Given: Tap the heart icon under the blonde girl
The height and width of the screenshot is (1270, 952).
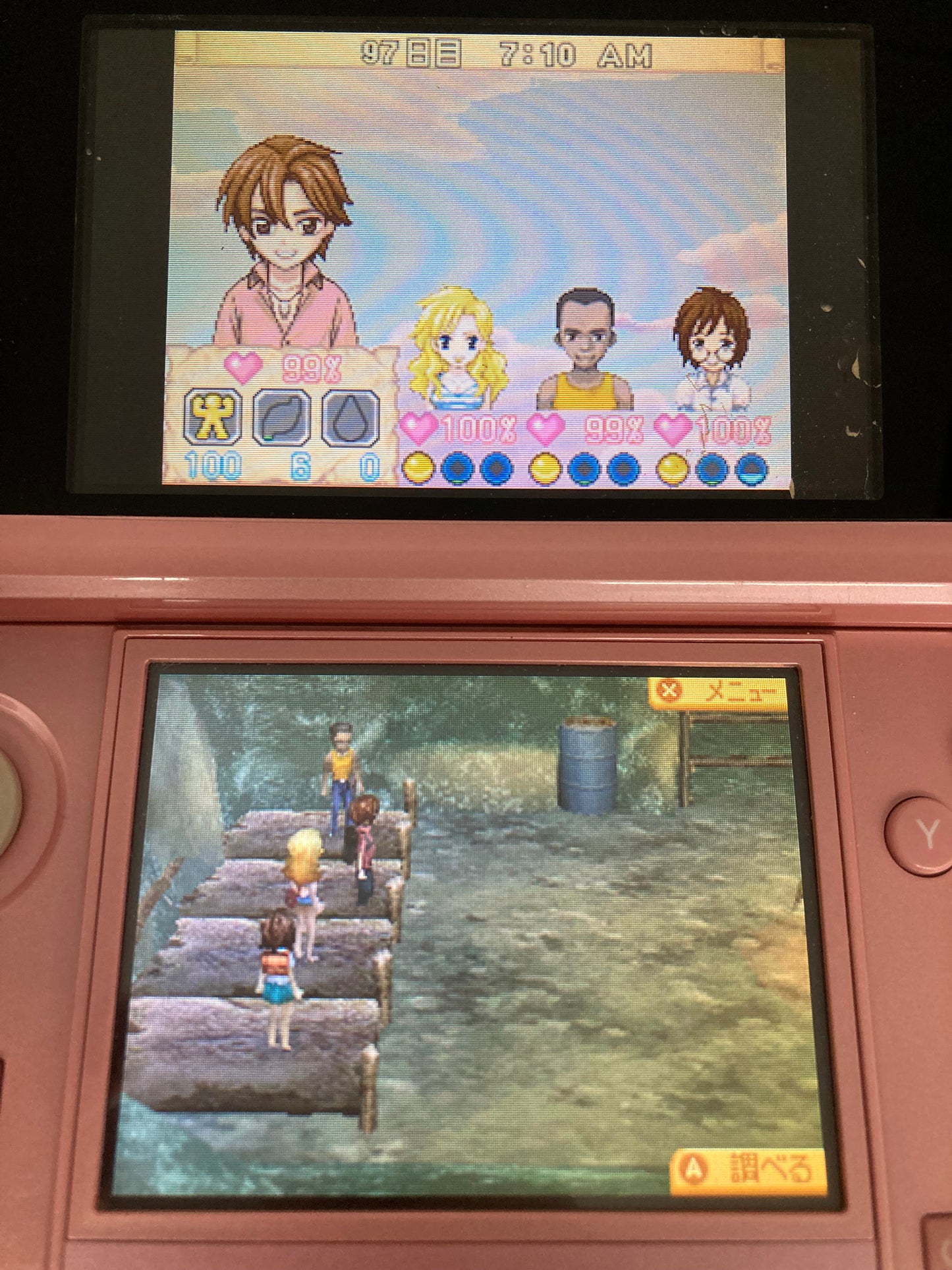Looking at the screenshot, I should click(x=418, y=428).
